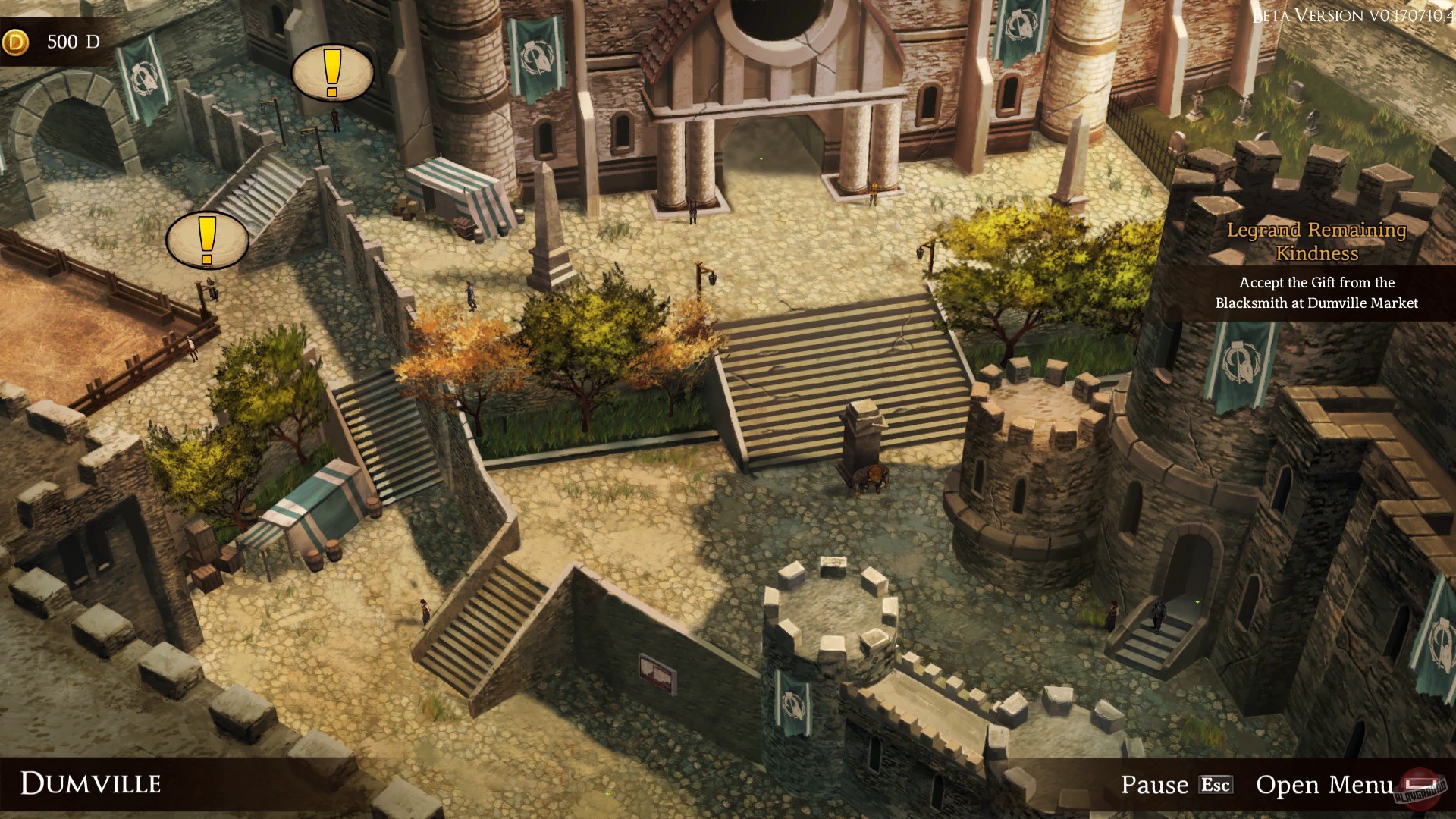Click the Dumville location label

coord(91,783)
